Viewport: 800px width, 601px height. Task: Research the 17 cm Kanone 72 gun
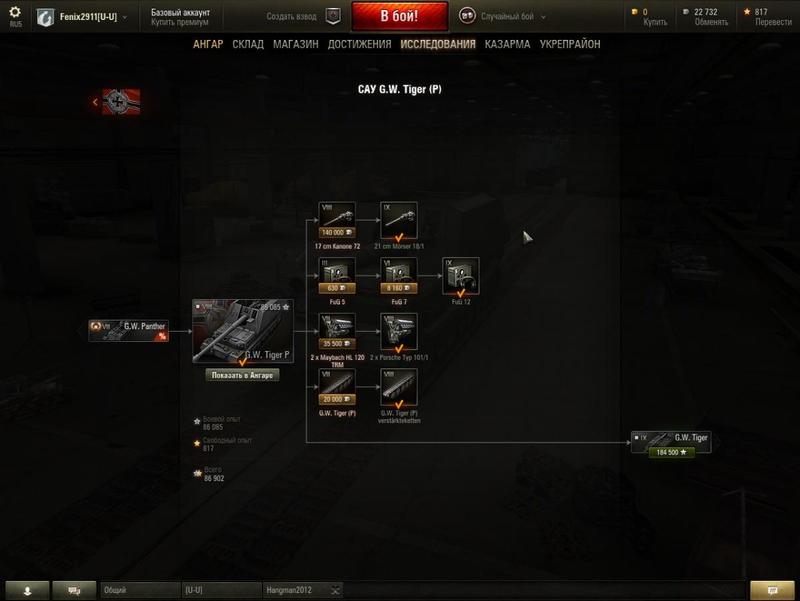pos(338,220)
